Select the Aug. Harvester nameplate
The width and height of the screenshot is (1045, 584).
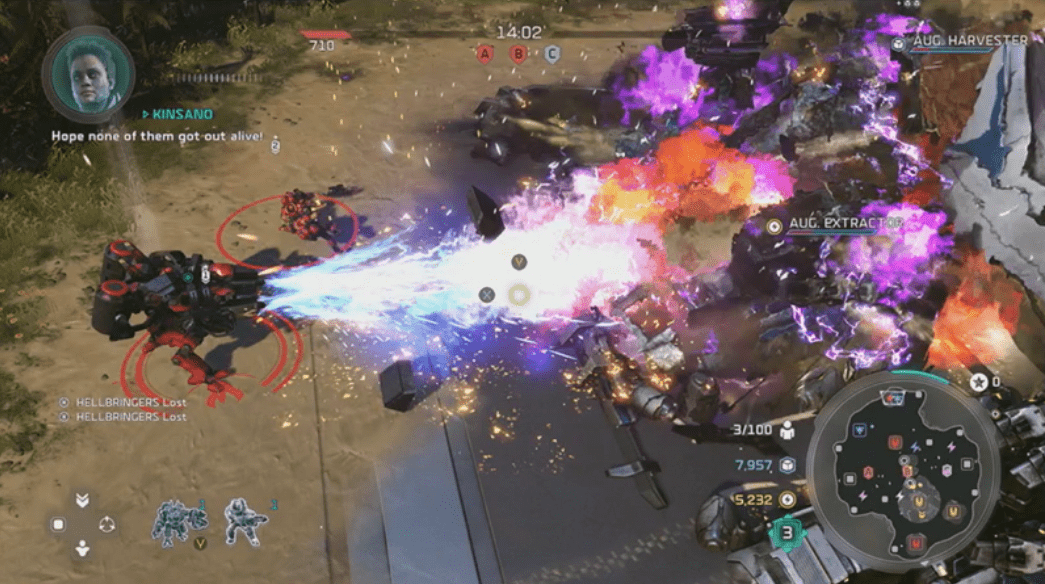click(966, 41)
